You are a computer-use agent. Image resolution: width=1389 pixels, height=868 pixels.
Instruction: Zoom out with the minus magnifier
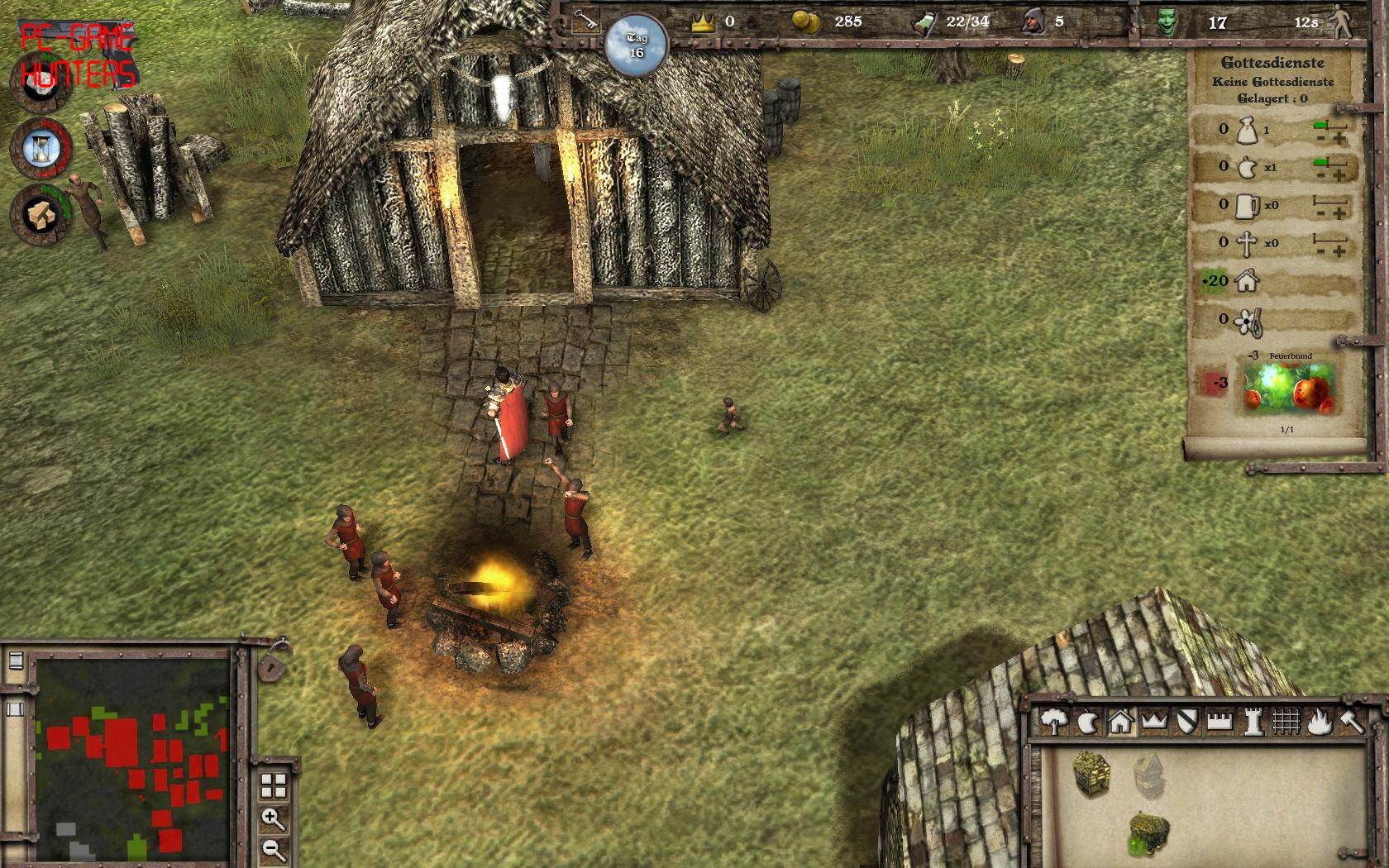pos(273,848)
